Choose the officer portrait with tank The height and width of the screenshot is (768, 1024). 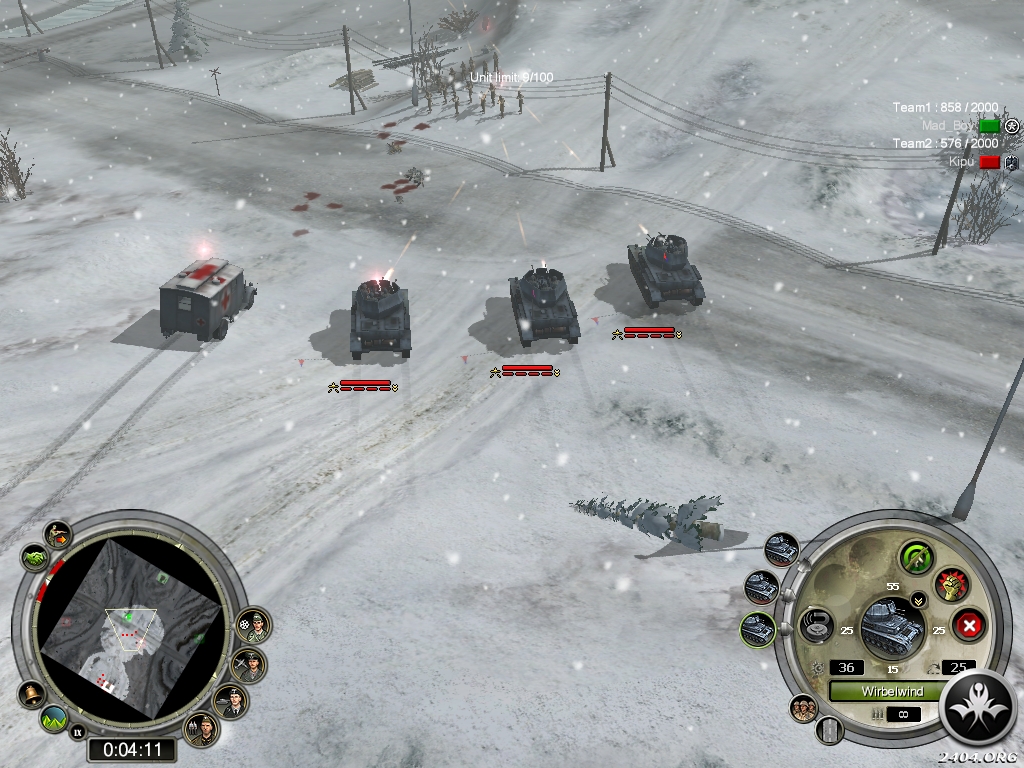tap(231, 701)
